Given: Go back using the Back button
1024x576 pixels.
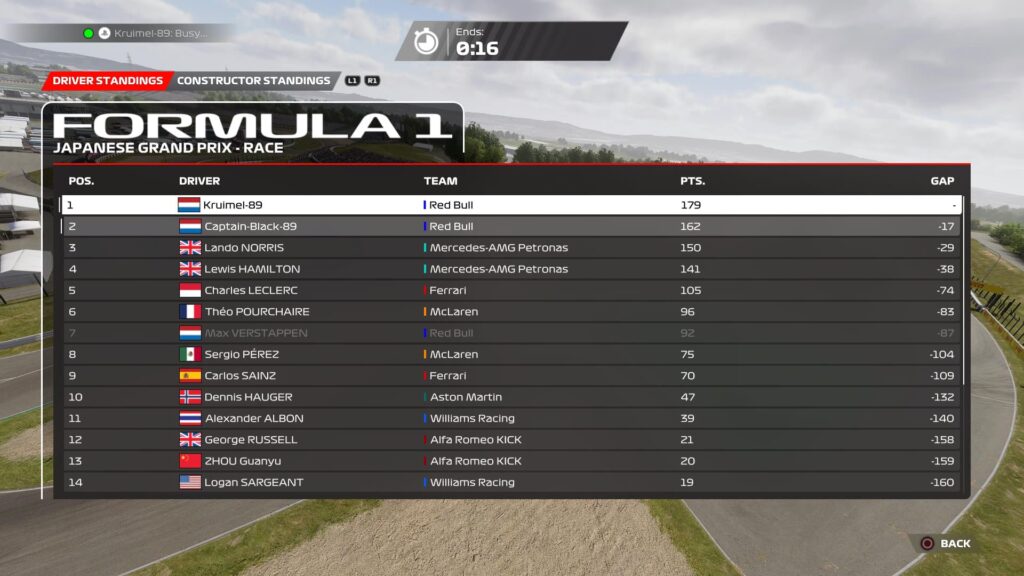Looking at the screenshot, I should [945, 543].
